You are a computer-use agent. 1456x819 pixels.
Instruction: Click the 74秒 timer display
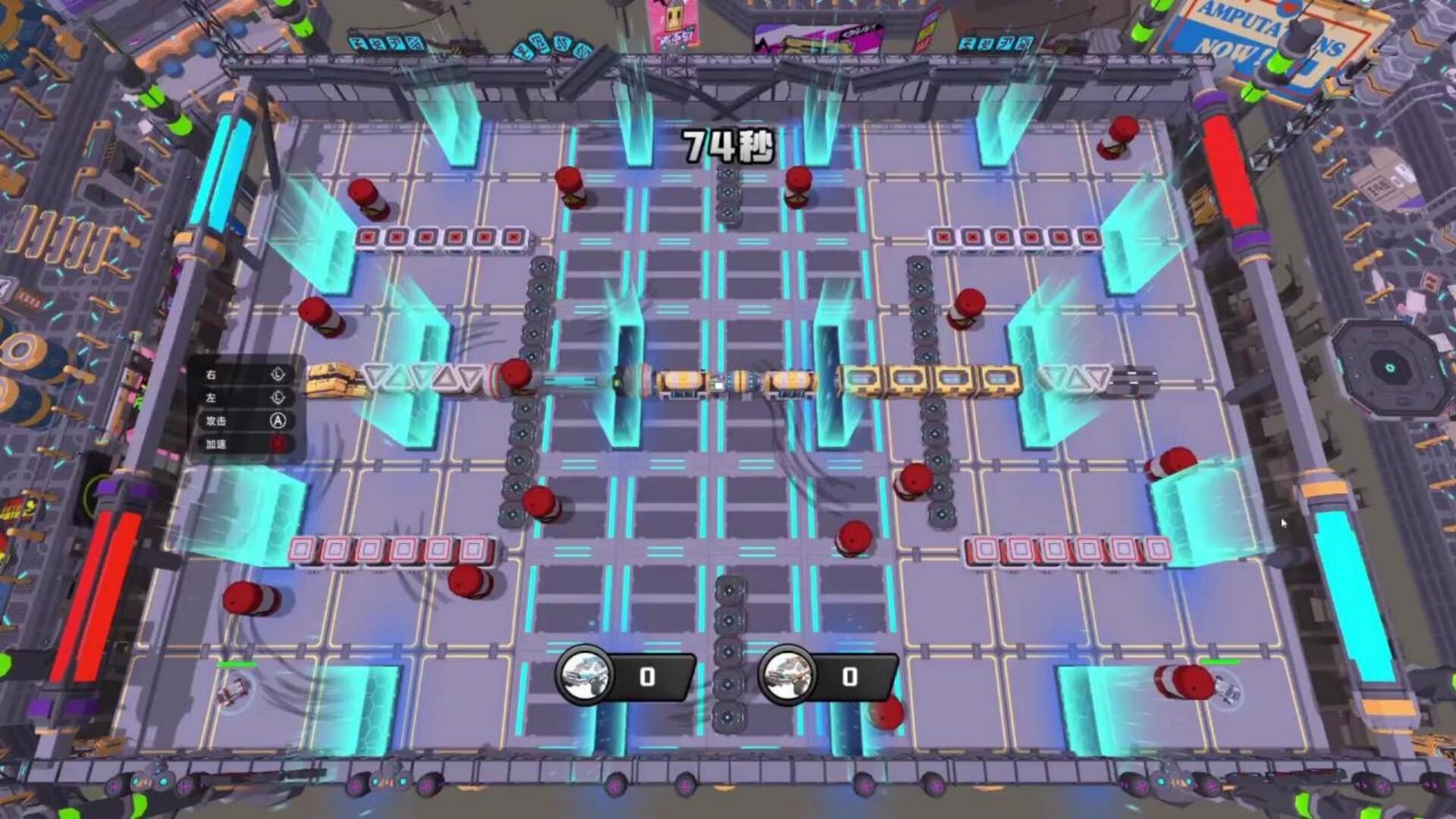pyautogui.click(x=728, y=144)
